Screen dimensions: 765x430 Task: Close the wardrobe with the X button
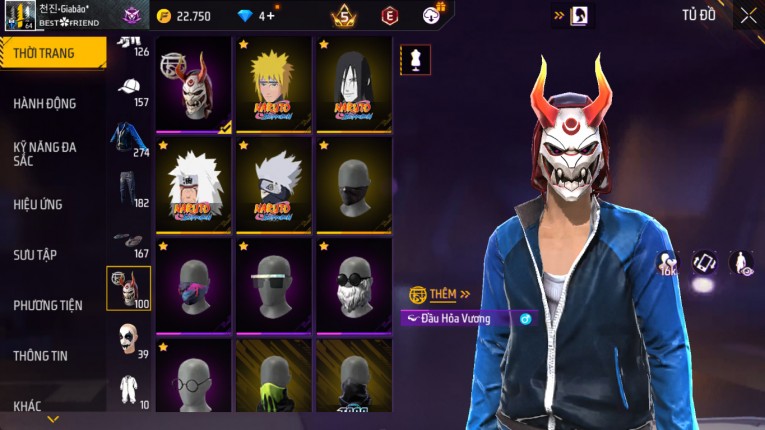[748, 15]
